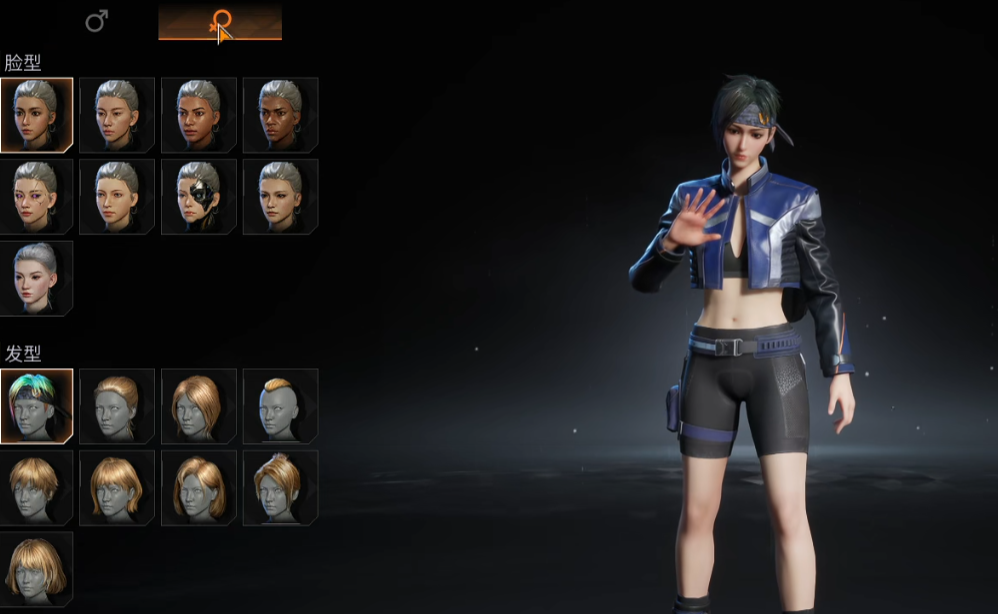Select the female gender tab

pos(220,21)
